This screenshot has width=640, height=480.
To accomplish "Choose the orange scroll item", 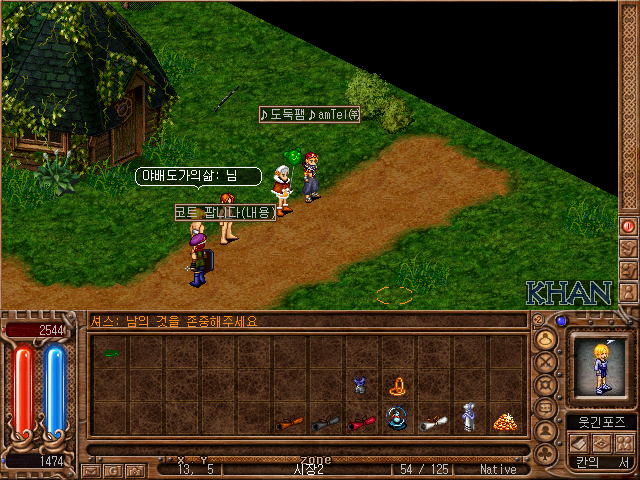I will (290, 422).
